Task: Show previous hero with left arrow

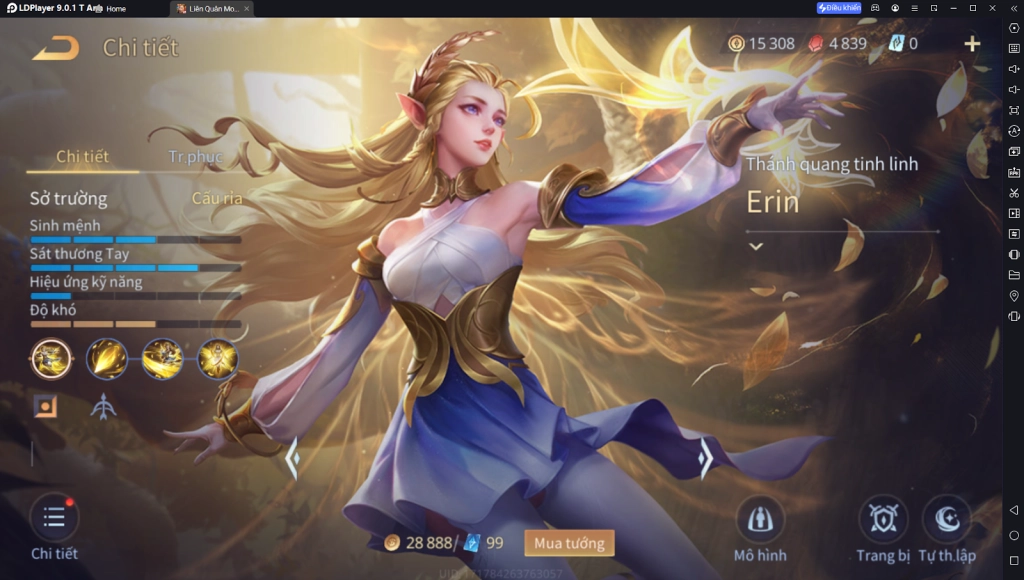Action: click(293, 458)
